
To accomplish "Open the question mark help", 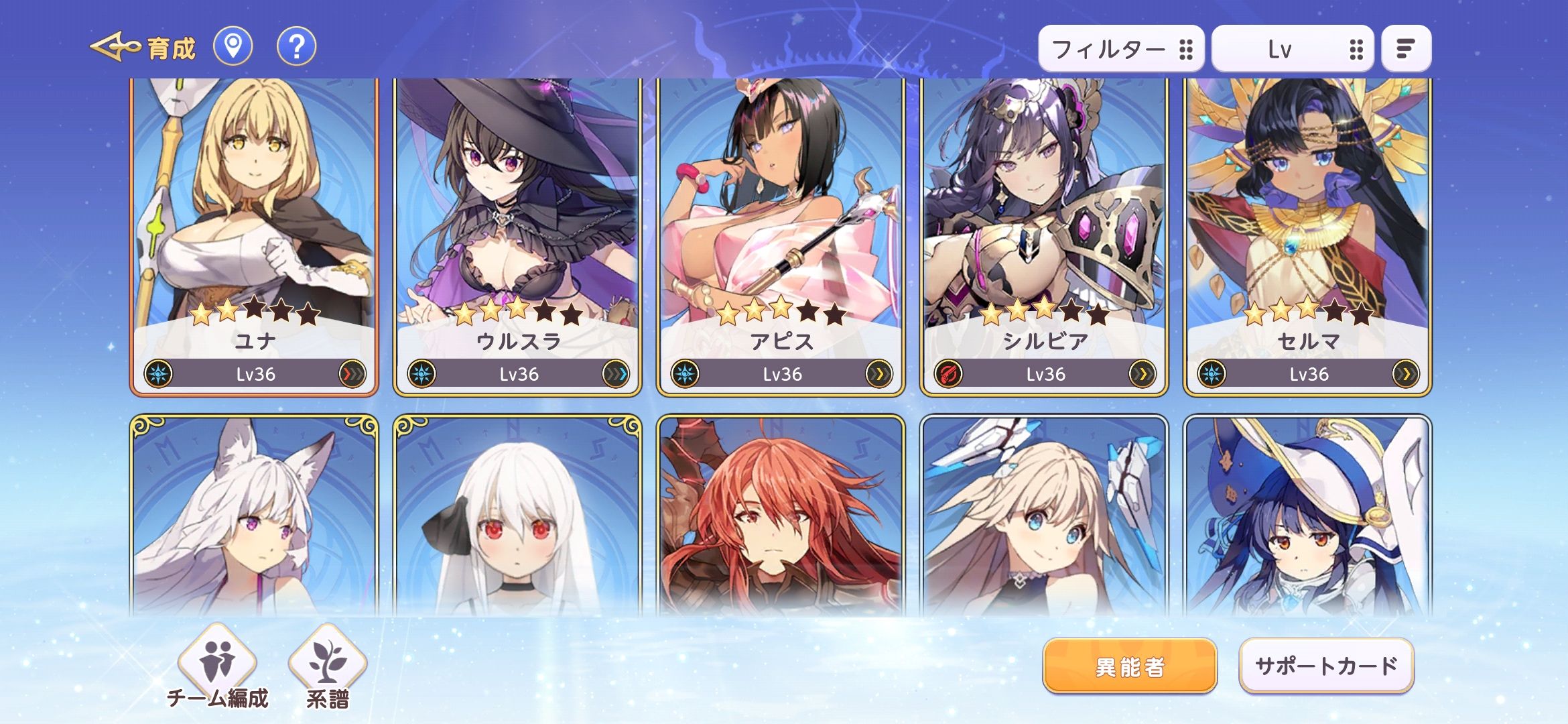I will point(296,47).
